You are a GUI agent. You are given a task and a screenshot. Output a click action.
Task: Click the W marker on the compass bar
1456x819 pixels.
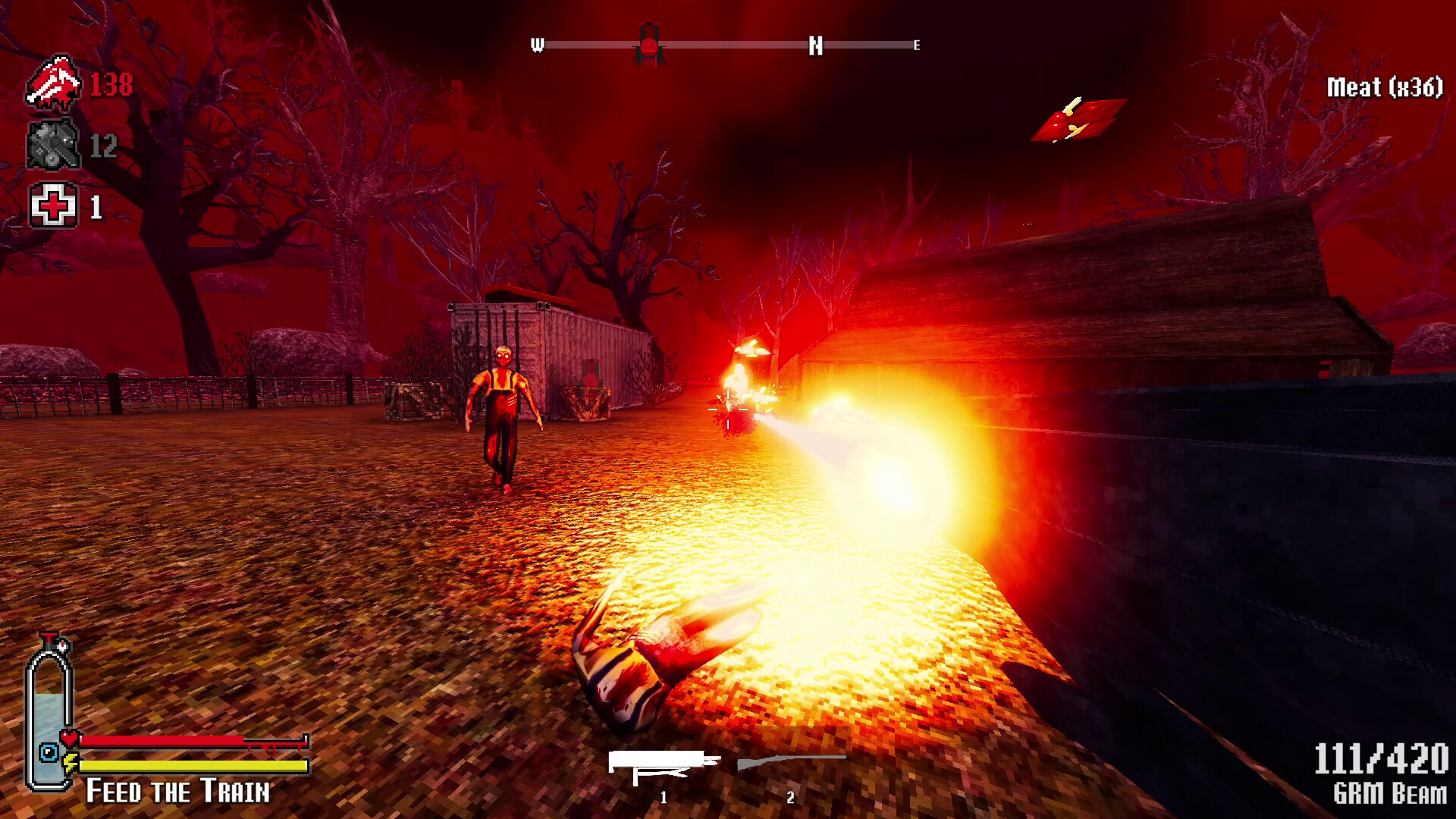tap(538, 45)
